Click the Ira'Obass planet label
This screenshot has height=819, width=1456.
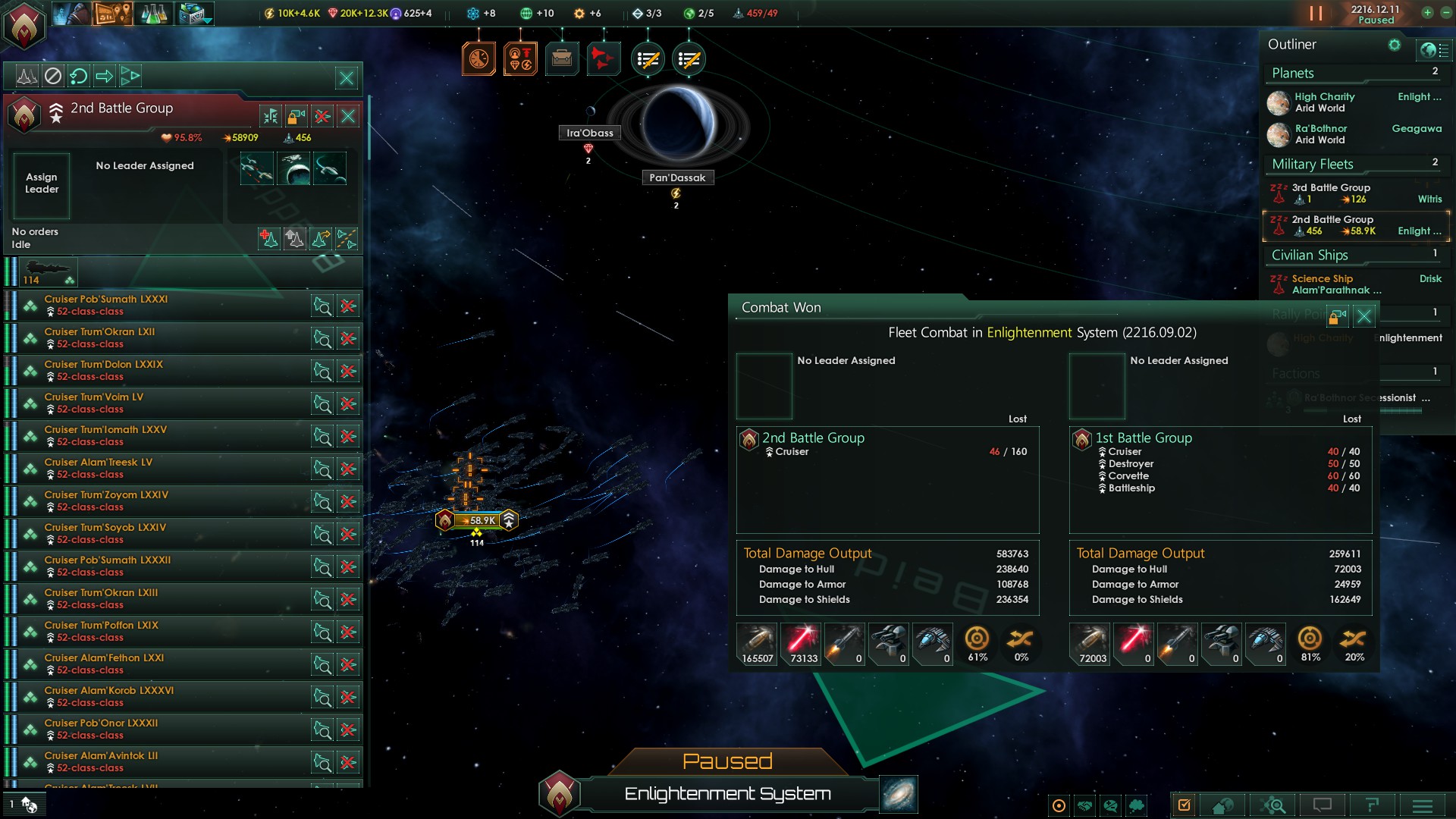[x=589, y=133]
